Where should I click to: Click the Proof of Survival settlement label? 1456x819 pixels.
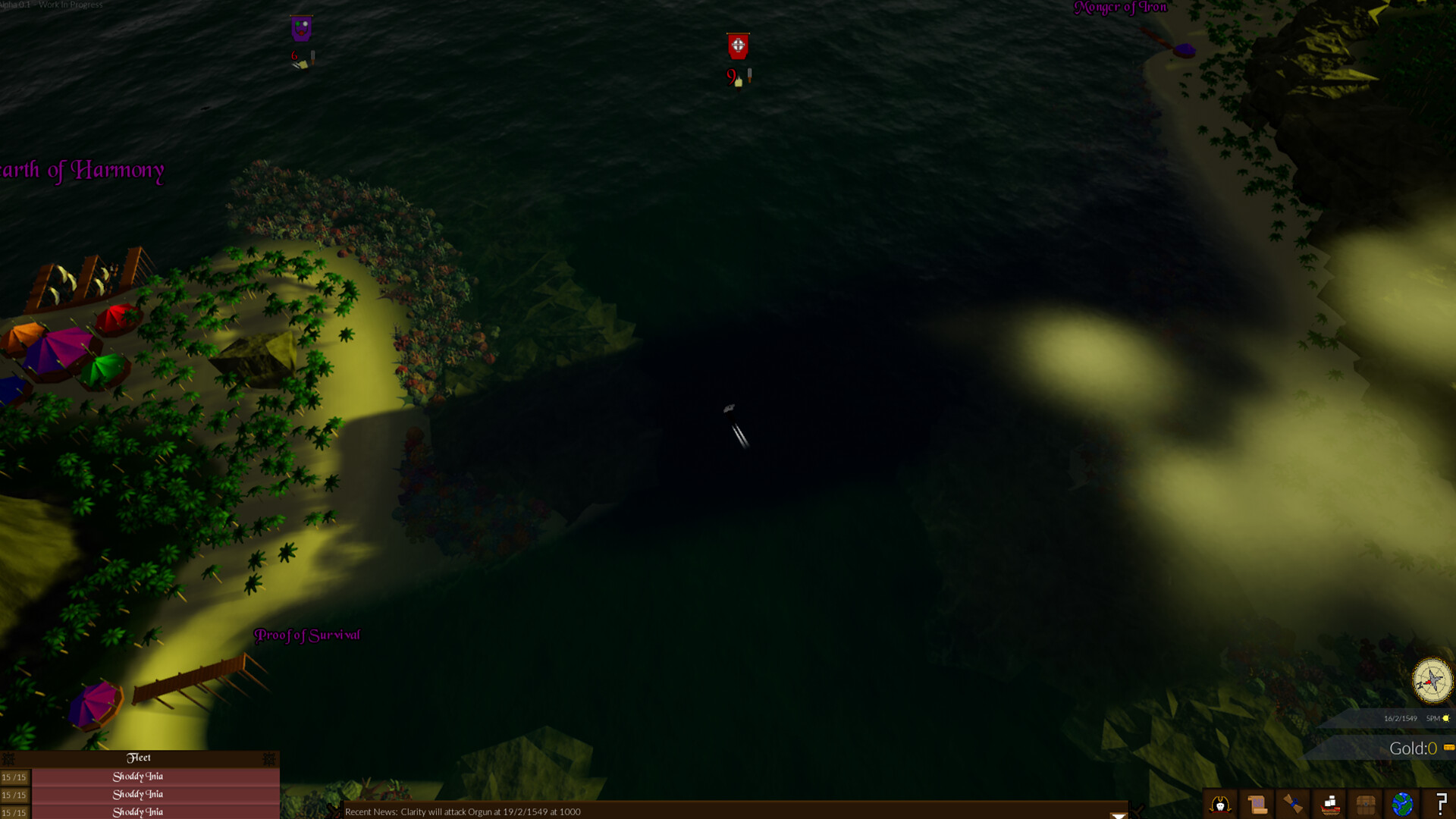(307, 635)
